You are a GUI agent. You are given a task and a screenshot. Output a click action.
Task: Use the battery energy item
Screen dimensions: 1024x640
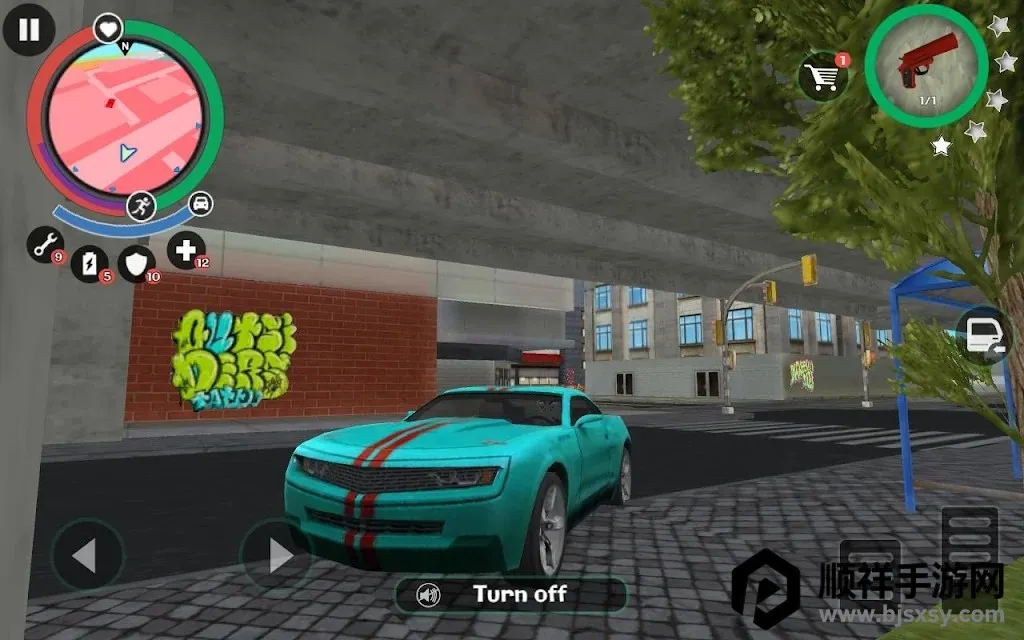90,264
